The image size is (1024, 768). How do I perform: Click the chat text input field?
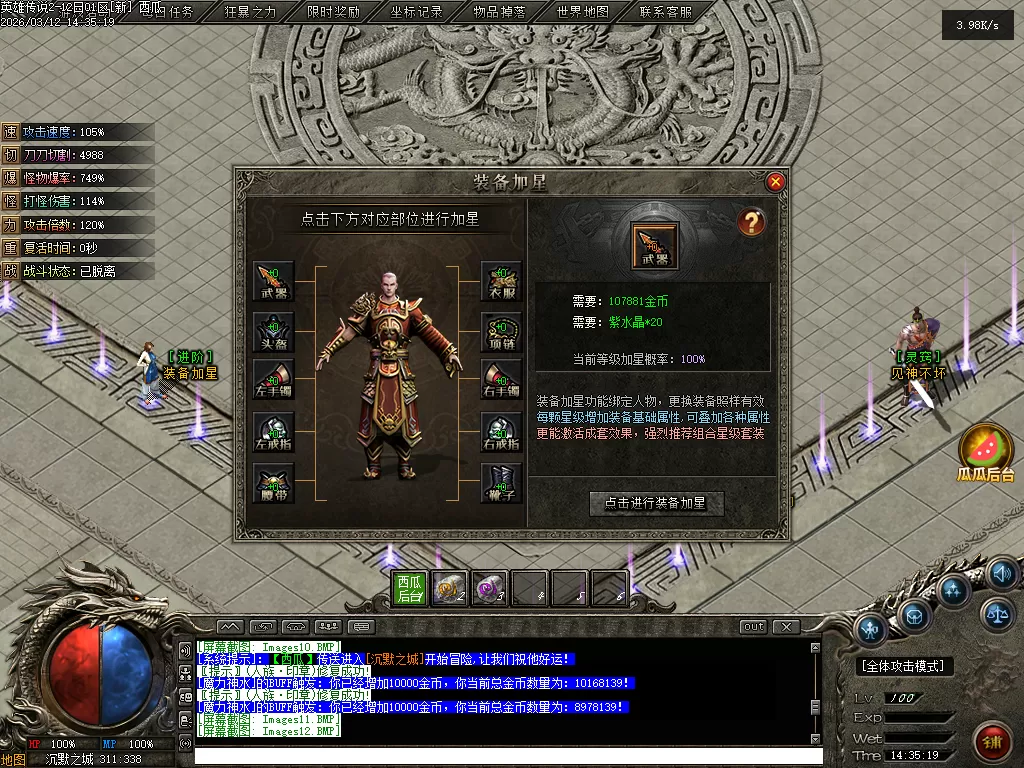(x=500, y=756)
